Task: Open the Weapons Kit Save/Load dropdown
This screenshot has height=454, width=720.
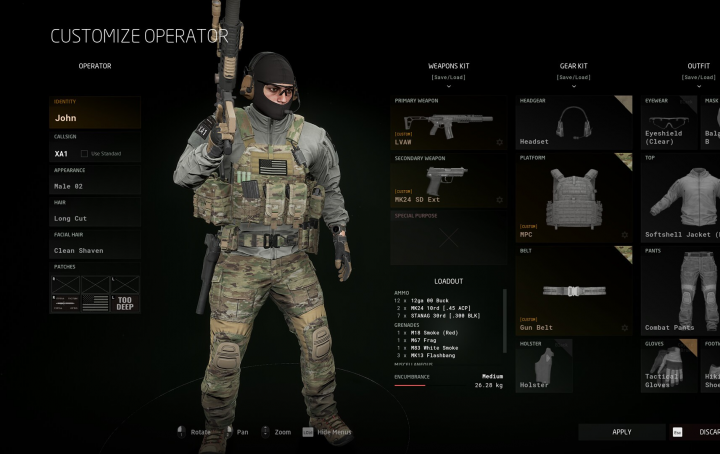Action: pos(448,77)
